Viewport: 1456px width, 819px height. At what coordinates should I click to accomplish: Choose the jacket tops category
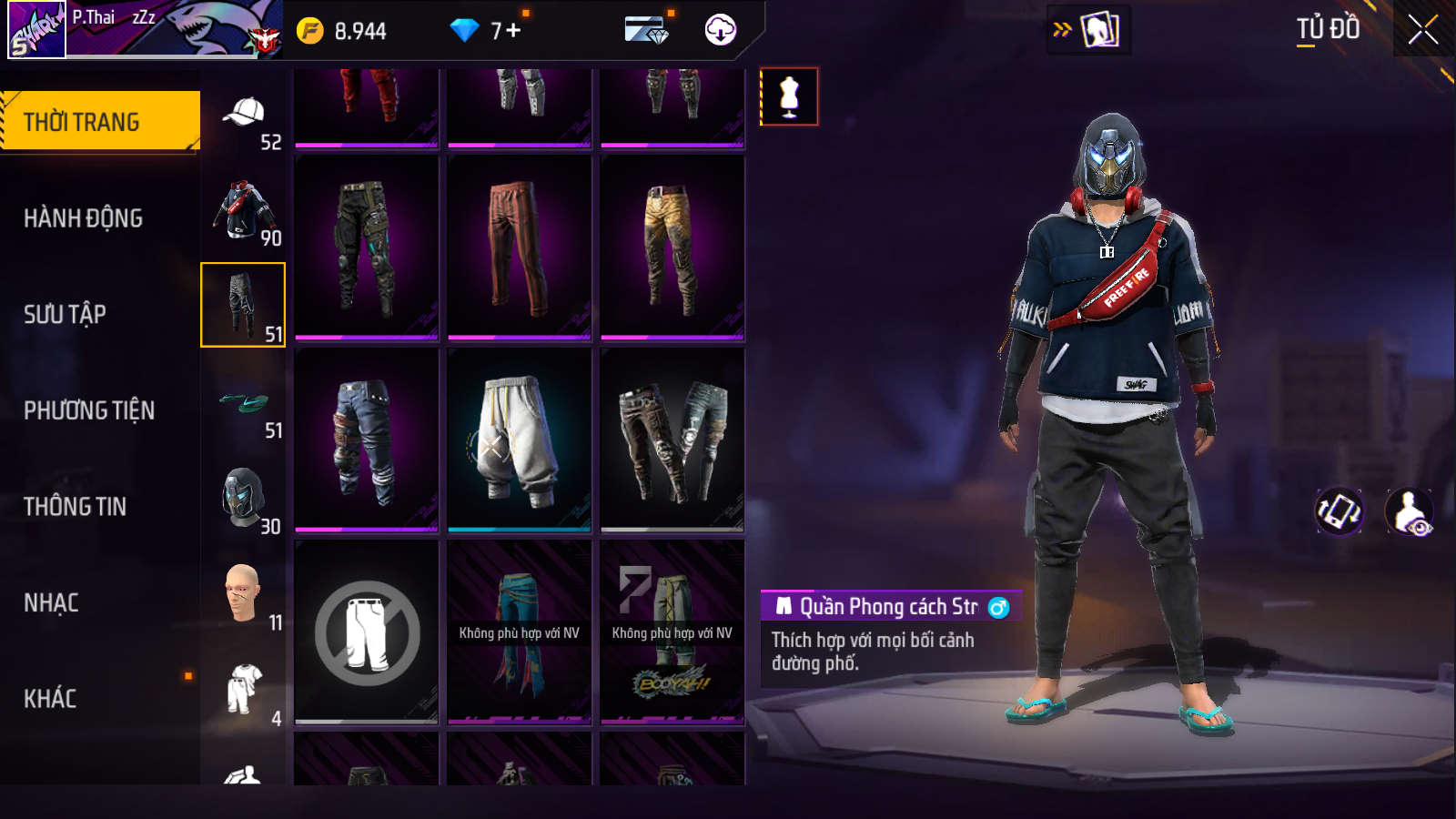click(x=244, y=211)
